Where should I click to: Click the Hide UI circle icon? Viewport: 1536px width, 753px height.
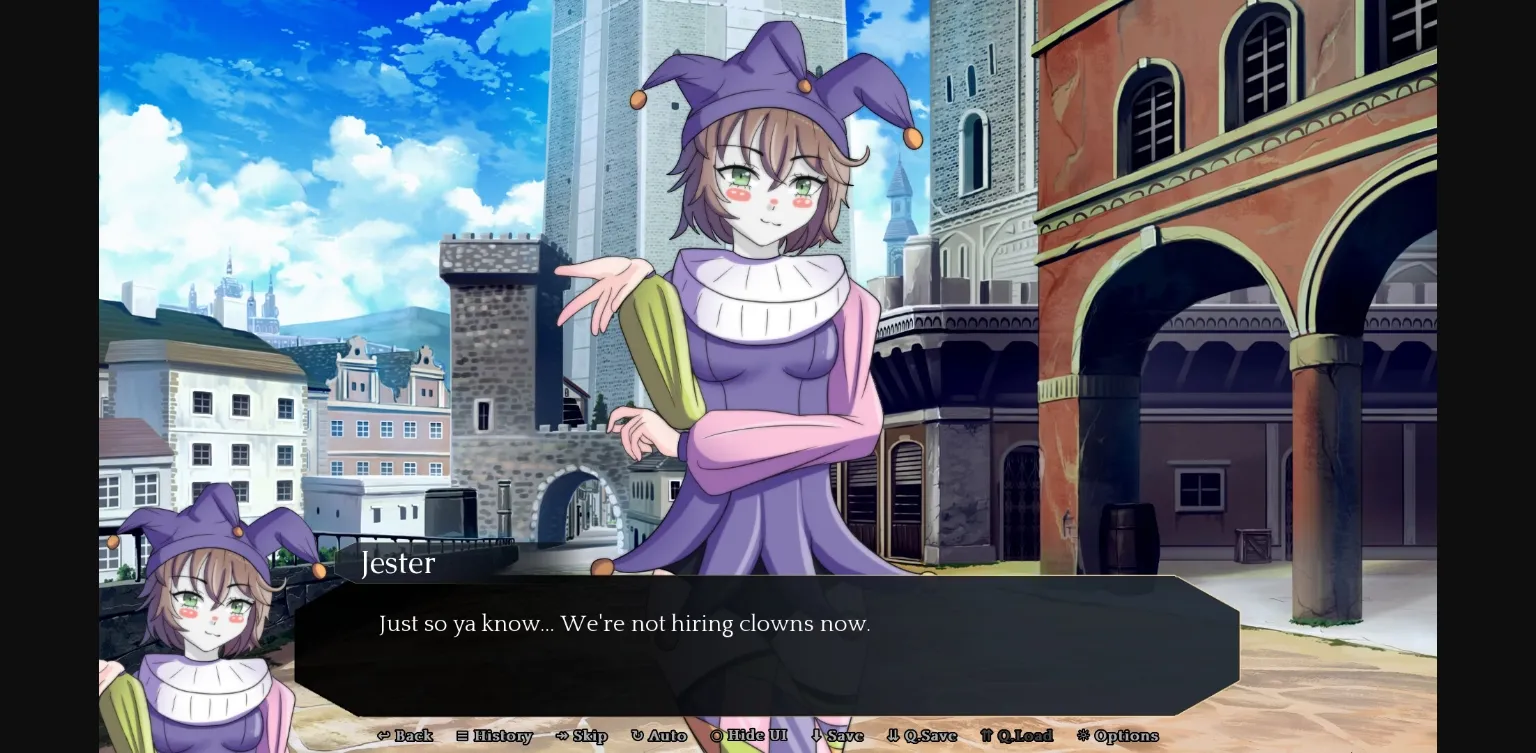717,736
